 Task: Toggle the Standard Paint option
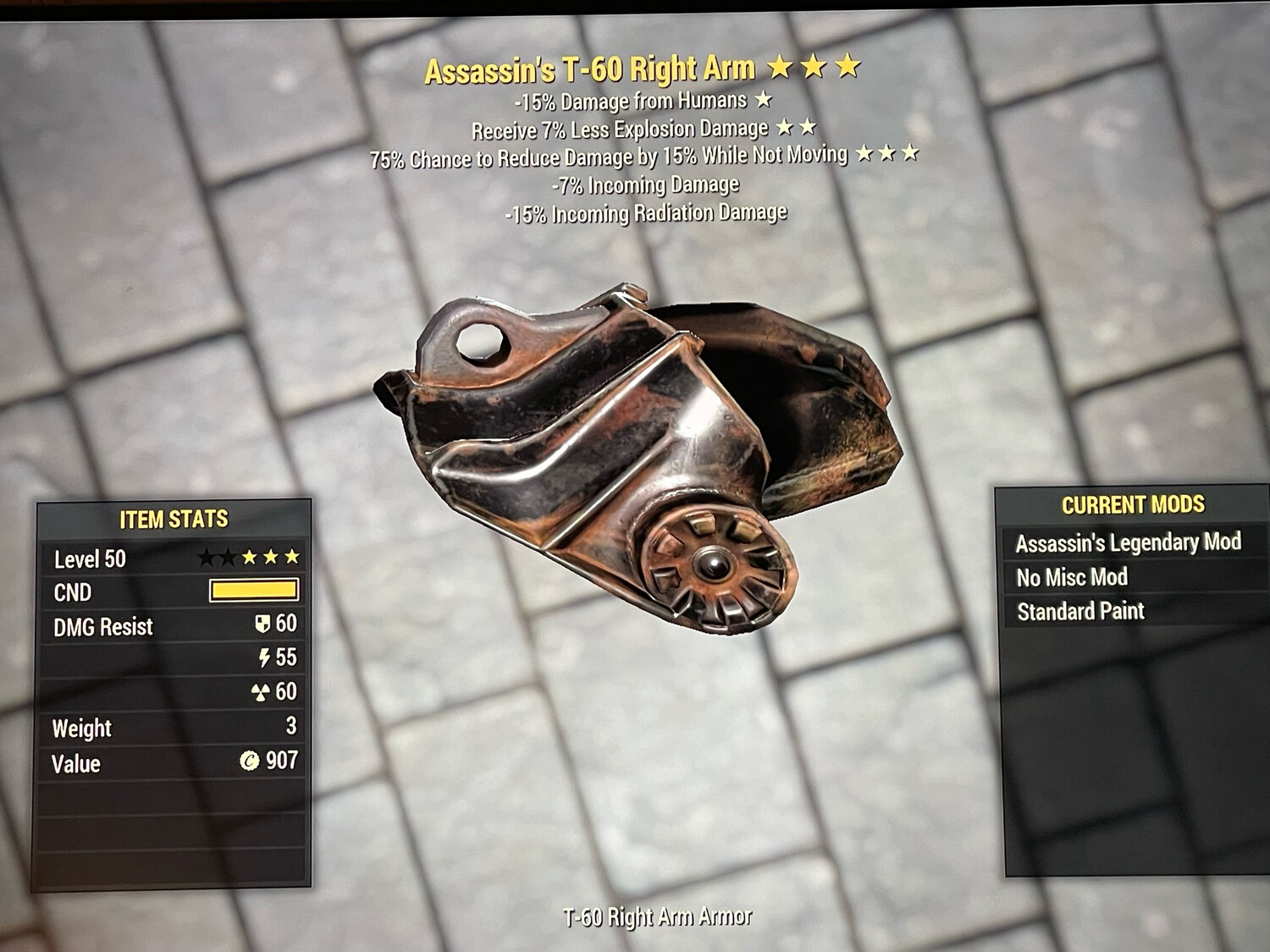1083,611
